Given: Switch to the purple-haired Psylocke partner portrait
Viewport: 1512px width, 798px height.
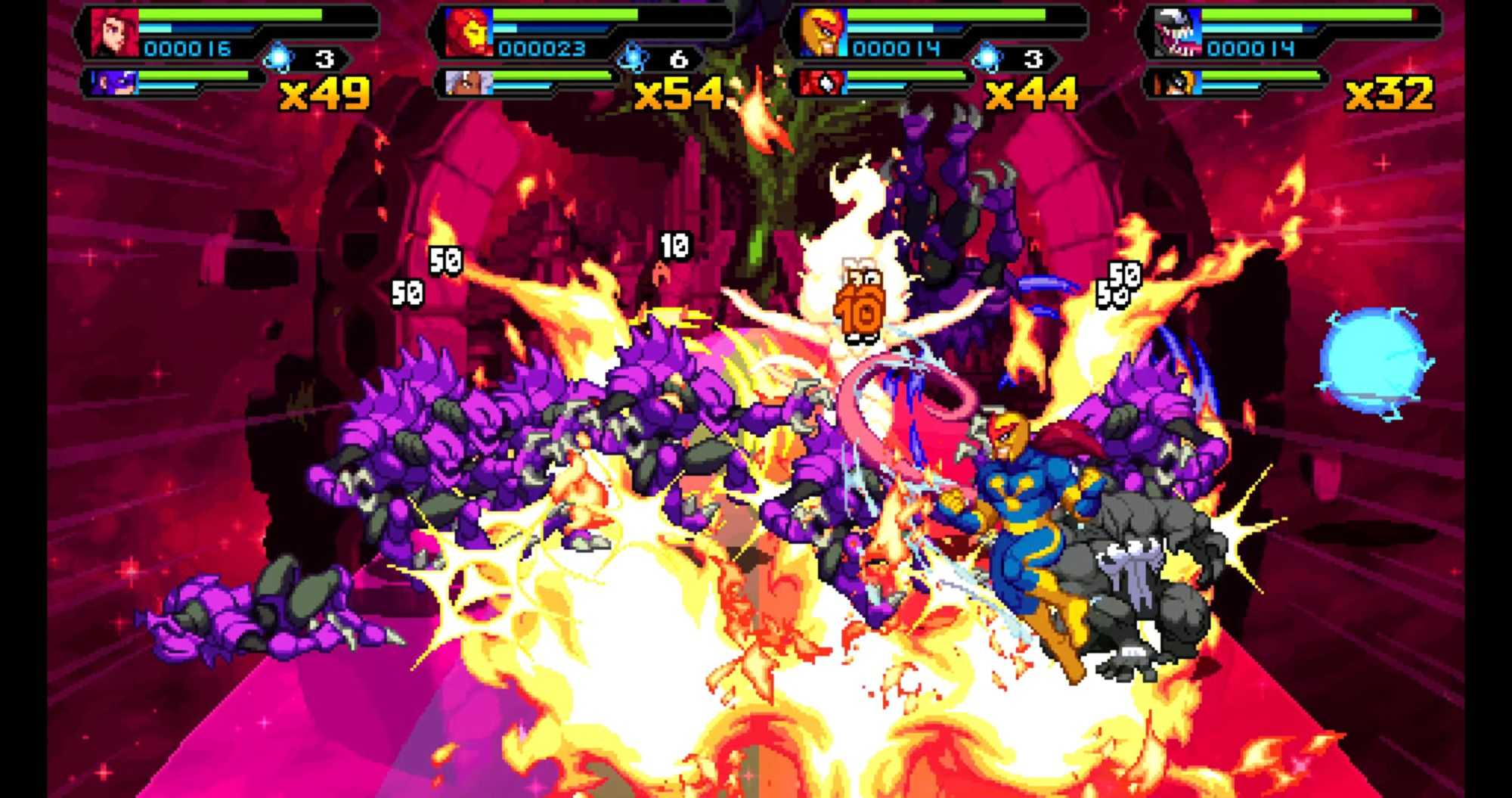Looking at the screenshot, I should [115, 82].
